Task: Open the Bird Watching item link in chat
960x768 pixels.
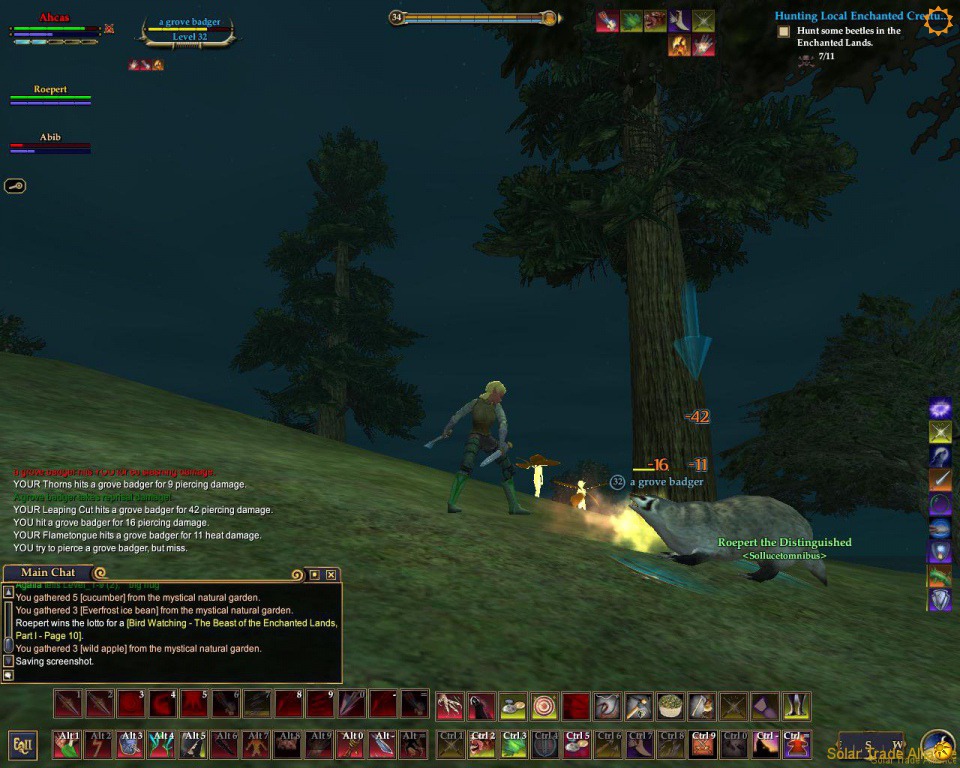Action: click(231, 623)
